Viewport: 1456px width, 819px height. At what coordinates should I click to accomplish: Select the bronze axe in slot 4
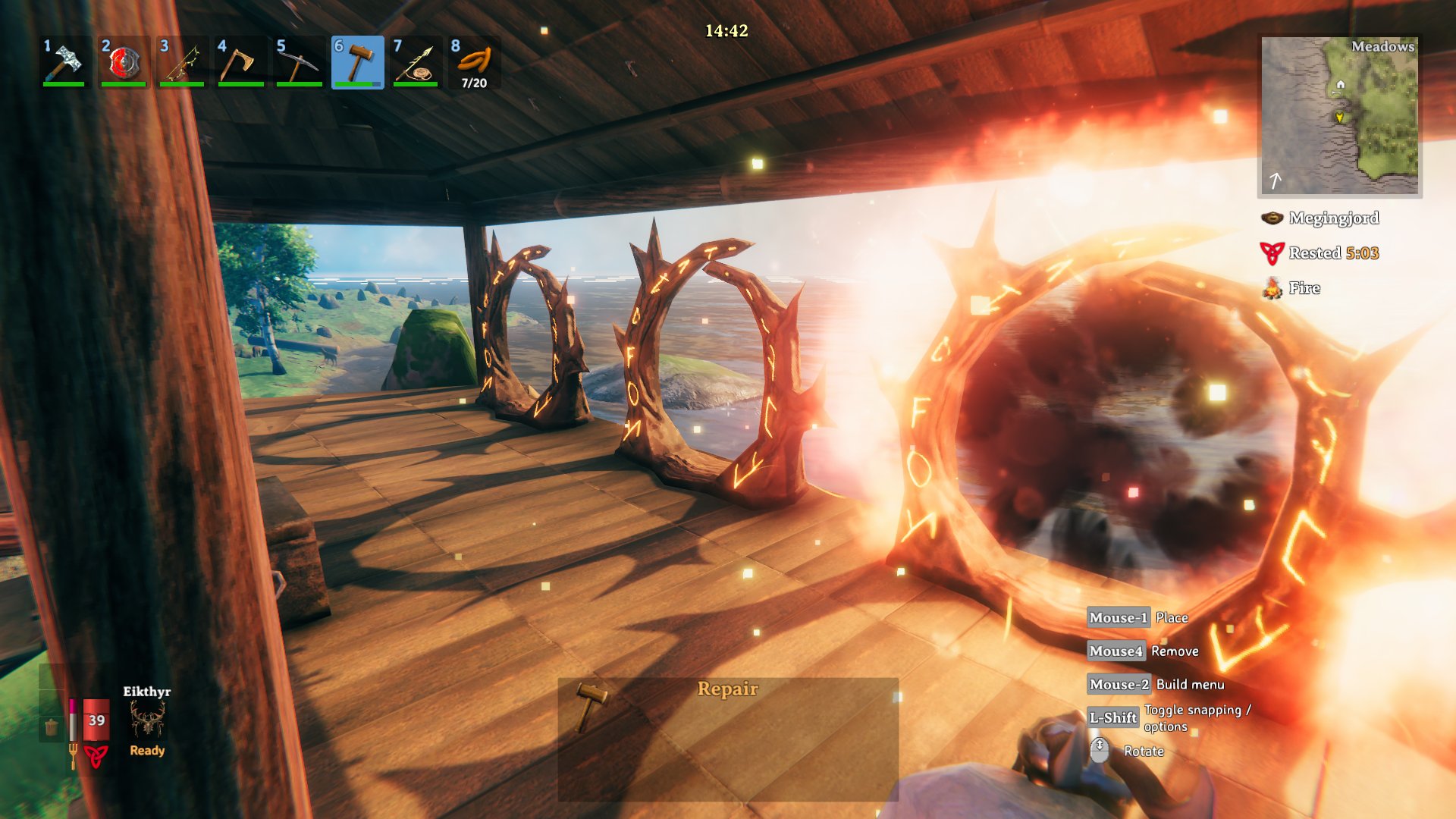pos(240,62)
